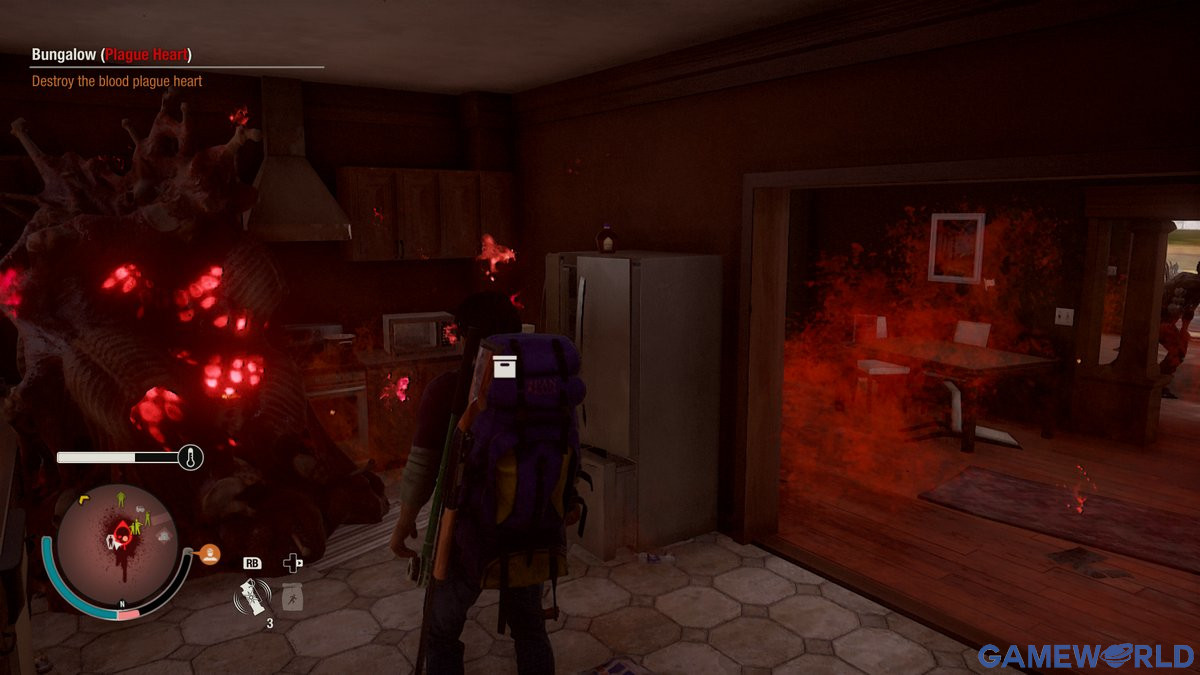Screen dimensions: 1200x675
Task: Click the thermometer plague infection icon
Action: point(190,458)
